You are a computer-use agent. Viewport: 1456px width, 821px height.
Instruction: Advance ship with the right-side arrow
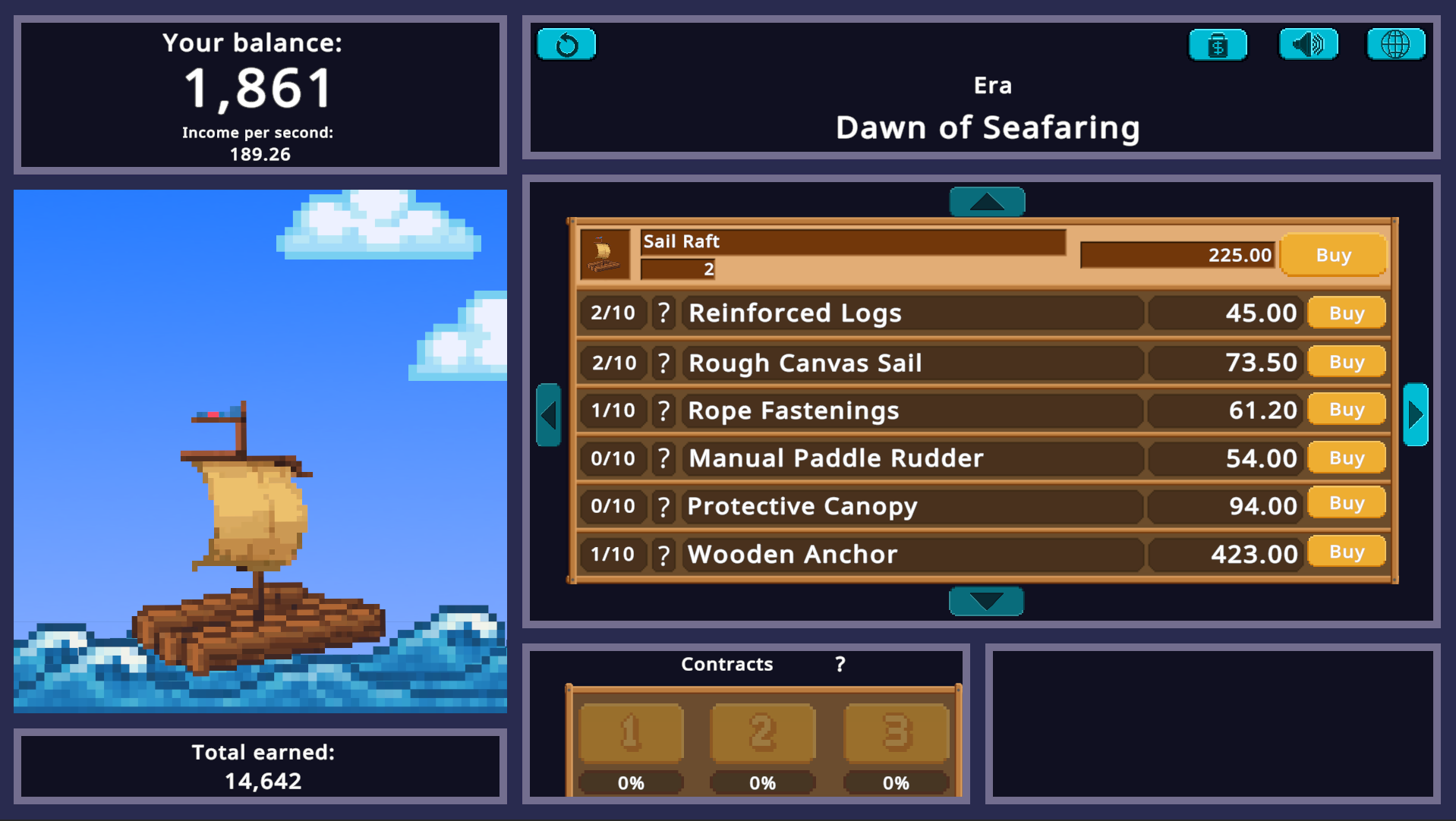coord(1415,415)
